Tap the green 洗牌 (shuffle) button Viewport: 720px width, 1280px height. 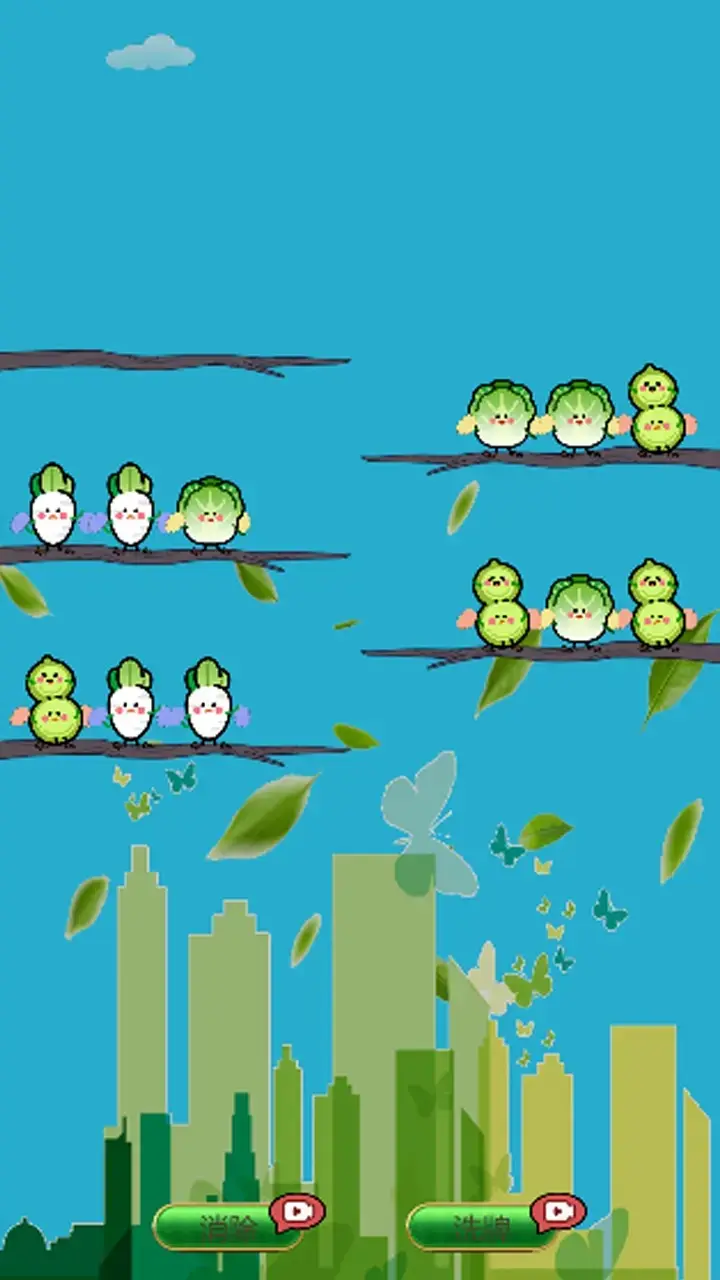[482, 1226]
